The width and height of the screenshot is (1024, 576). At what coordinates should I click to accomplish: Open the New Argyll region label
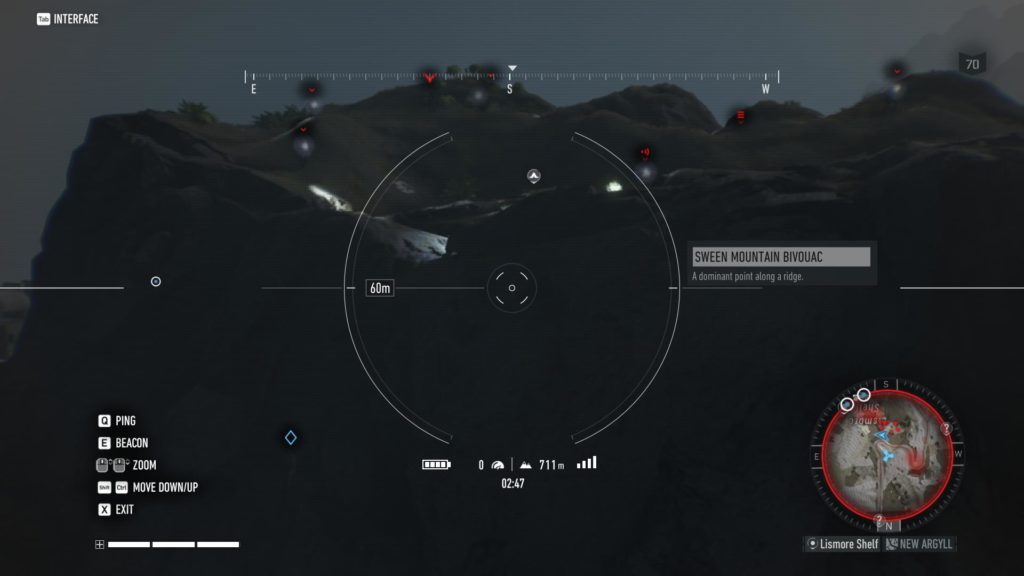920,544
